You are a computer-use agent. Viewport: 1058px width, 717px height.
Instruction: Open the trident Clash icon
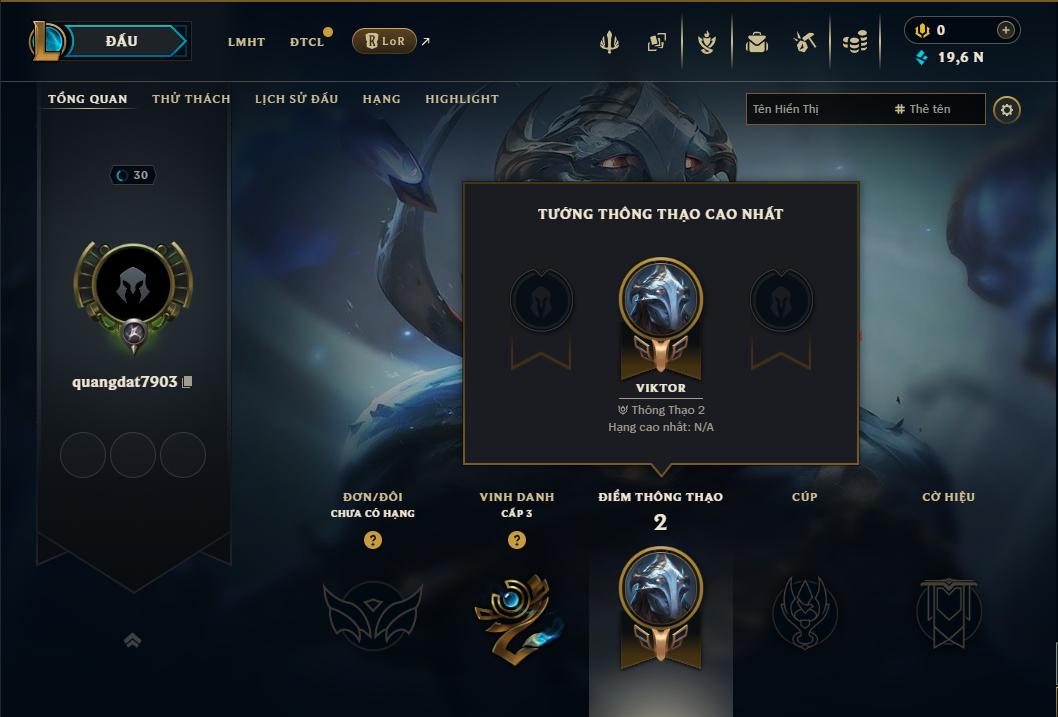[609, 42]
